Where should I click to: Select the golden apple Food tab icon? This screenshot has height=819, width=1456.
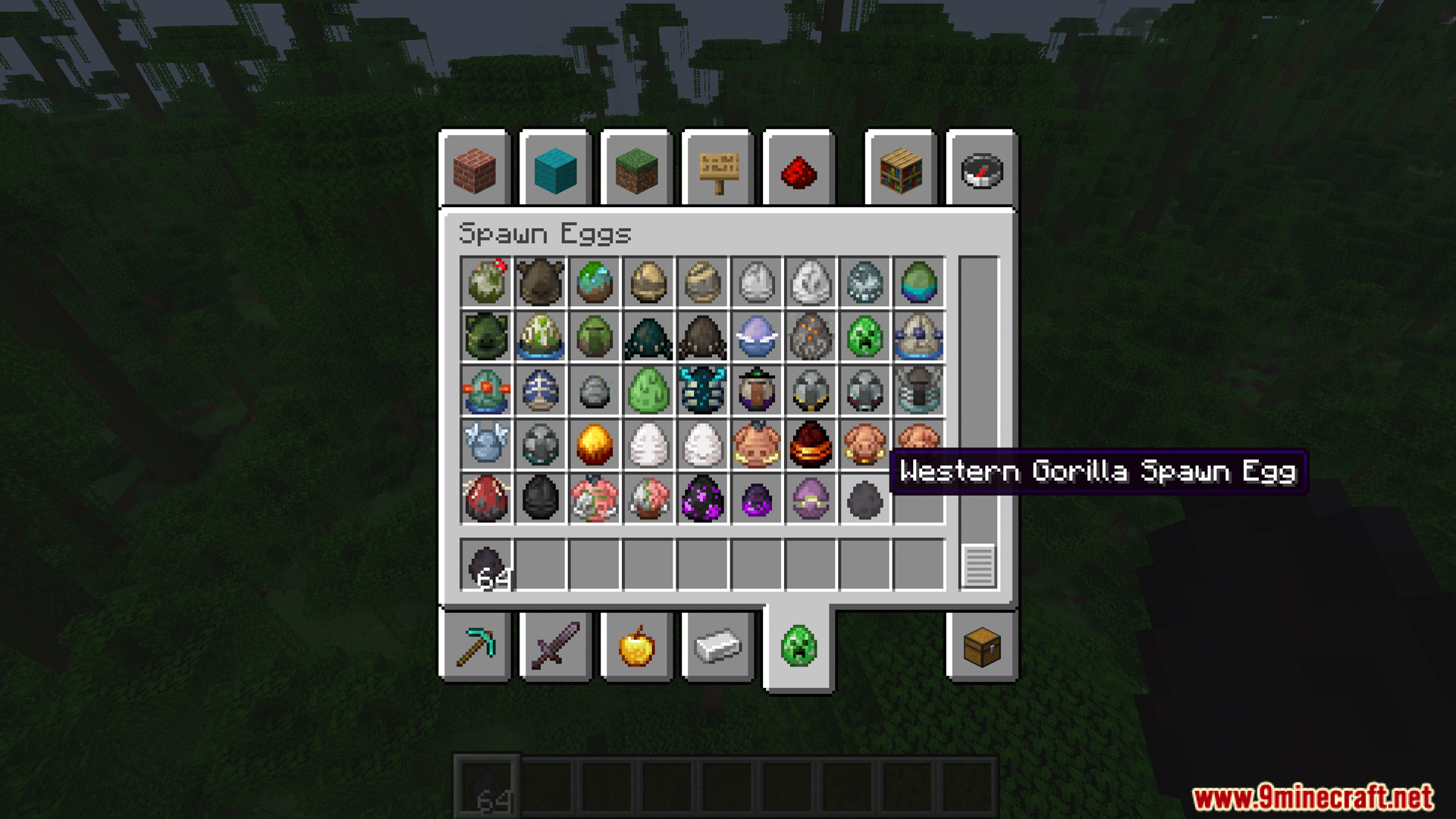click(x=636, y=647)
